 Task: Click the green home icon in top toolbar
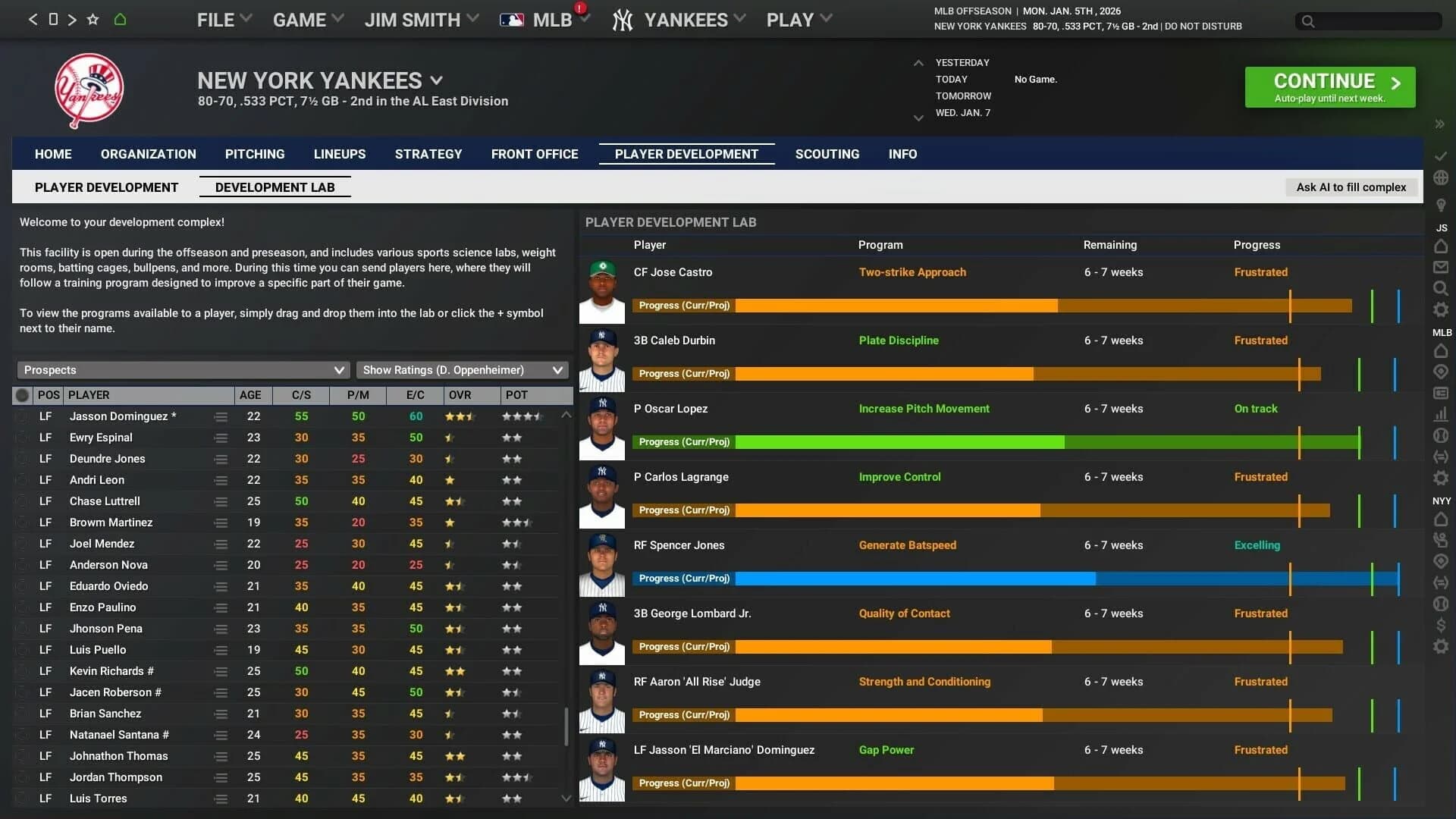[x=121, y=20]
